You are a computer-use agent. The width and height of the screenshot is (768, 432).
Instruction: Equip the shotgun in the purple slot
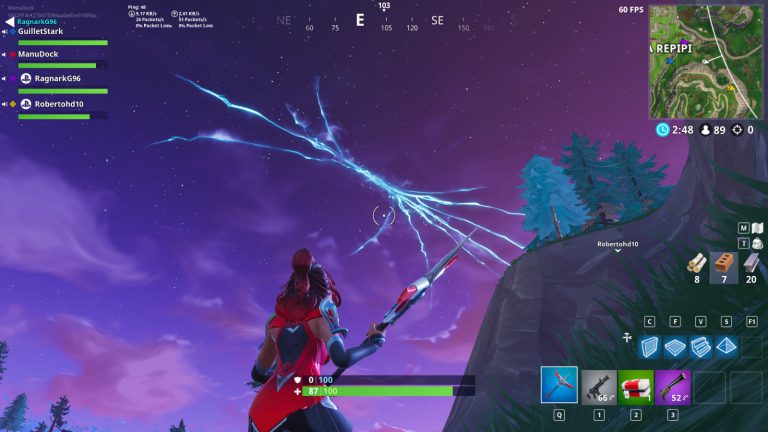[x=672, y=386]
